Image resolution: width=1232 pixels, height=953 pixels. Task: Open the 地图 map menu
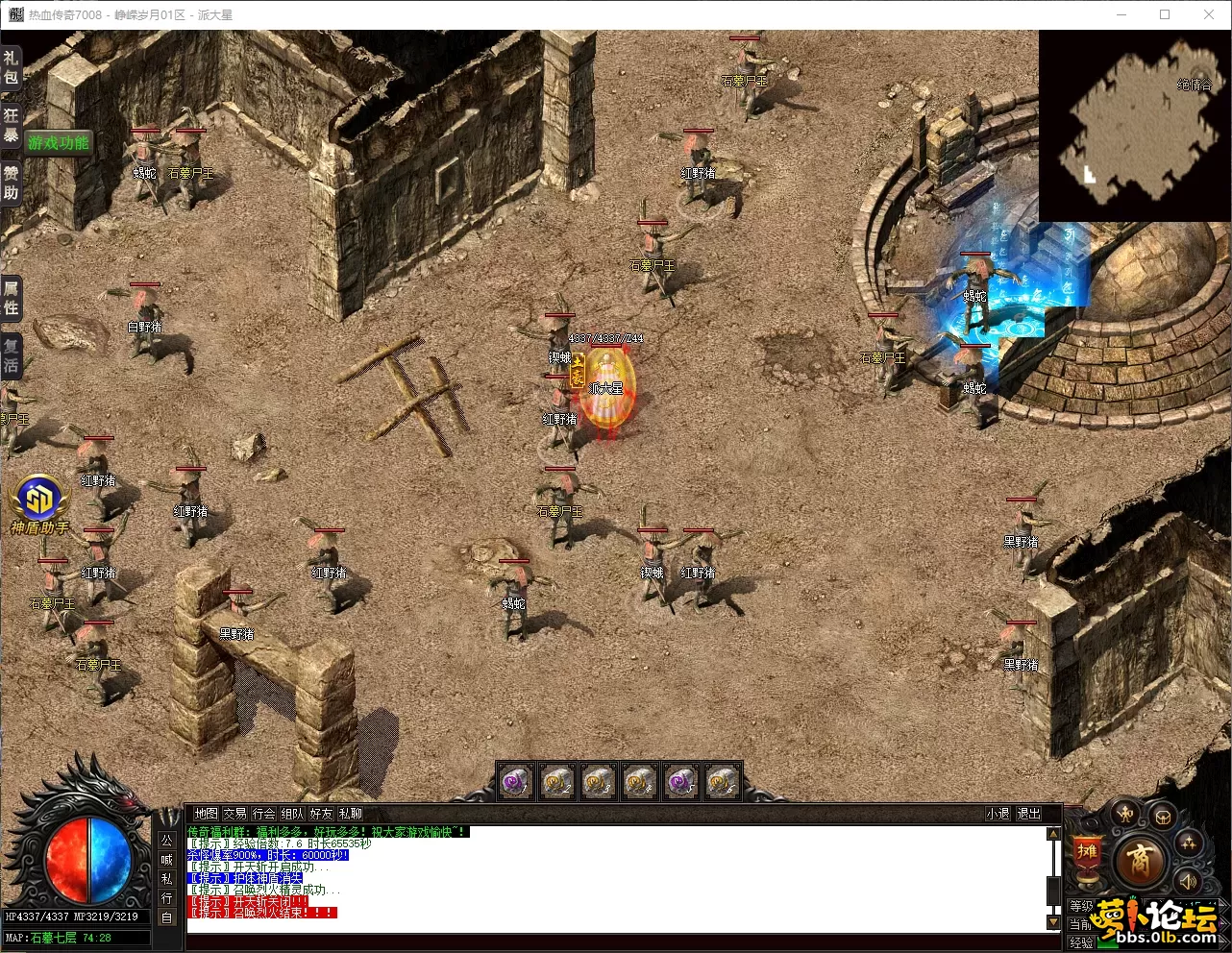(206, 814)
